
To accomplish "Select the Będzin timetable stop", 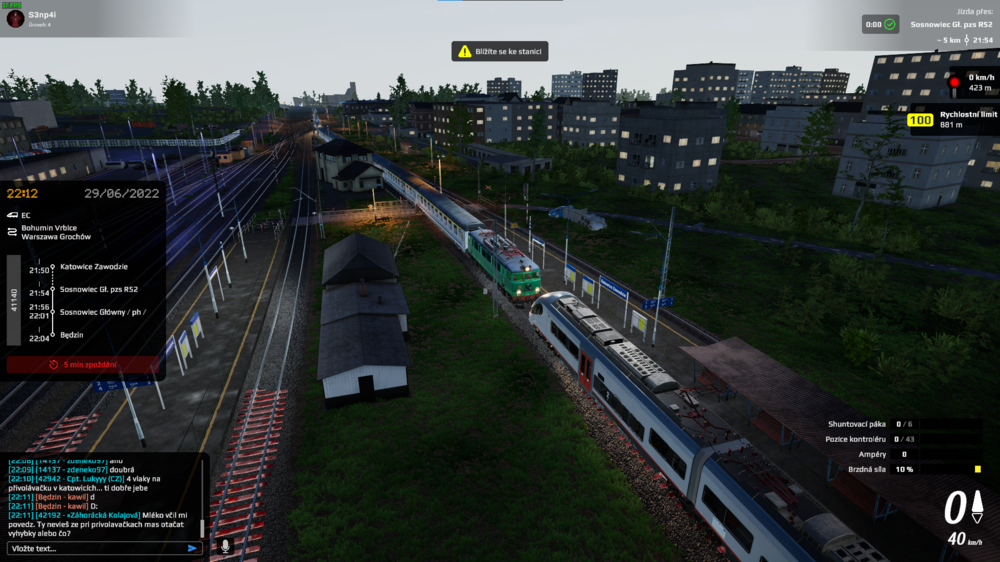I will click(x=72, y=335).
